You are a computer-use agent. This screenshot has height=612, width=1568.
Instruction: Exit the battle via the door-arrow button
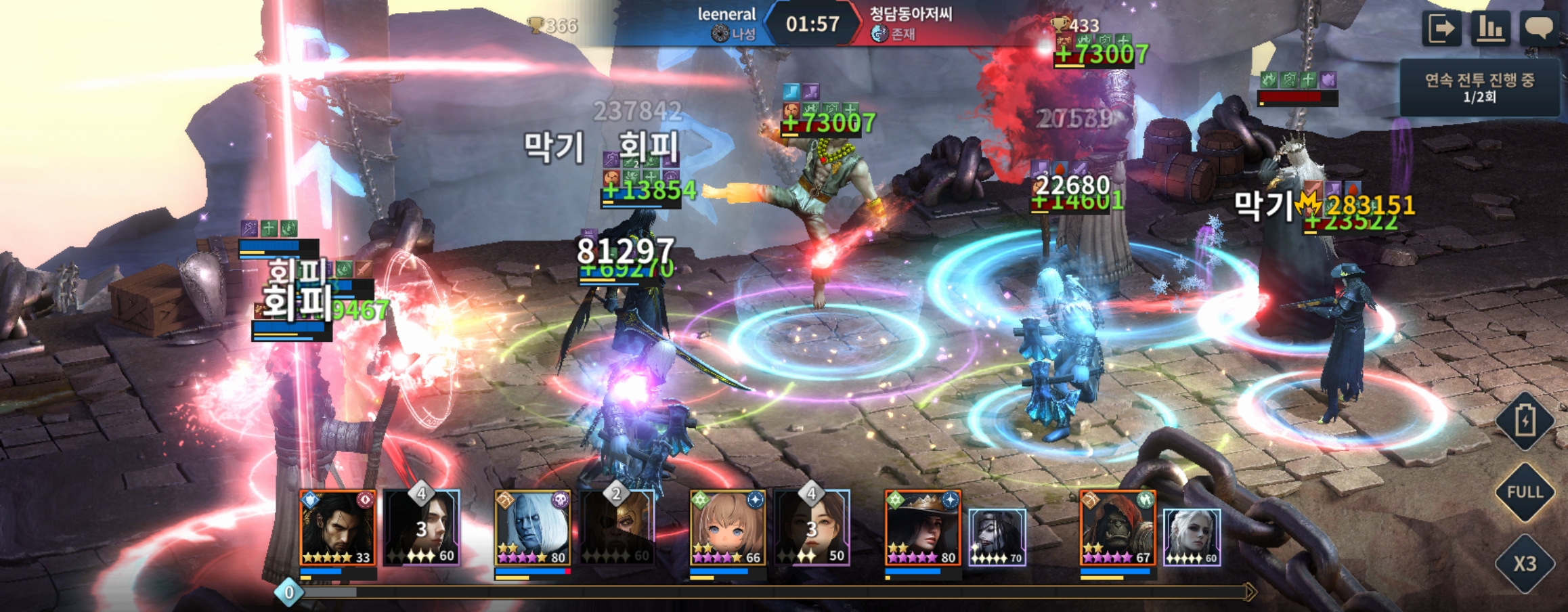1440,28
